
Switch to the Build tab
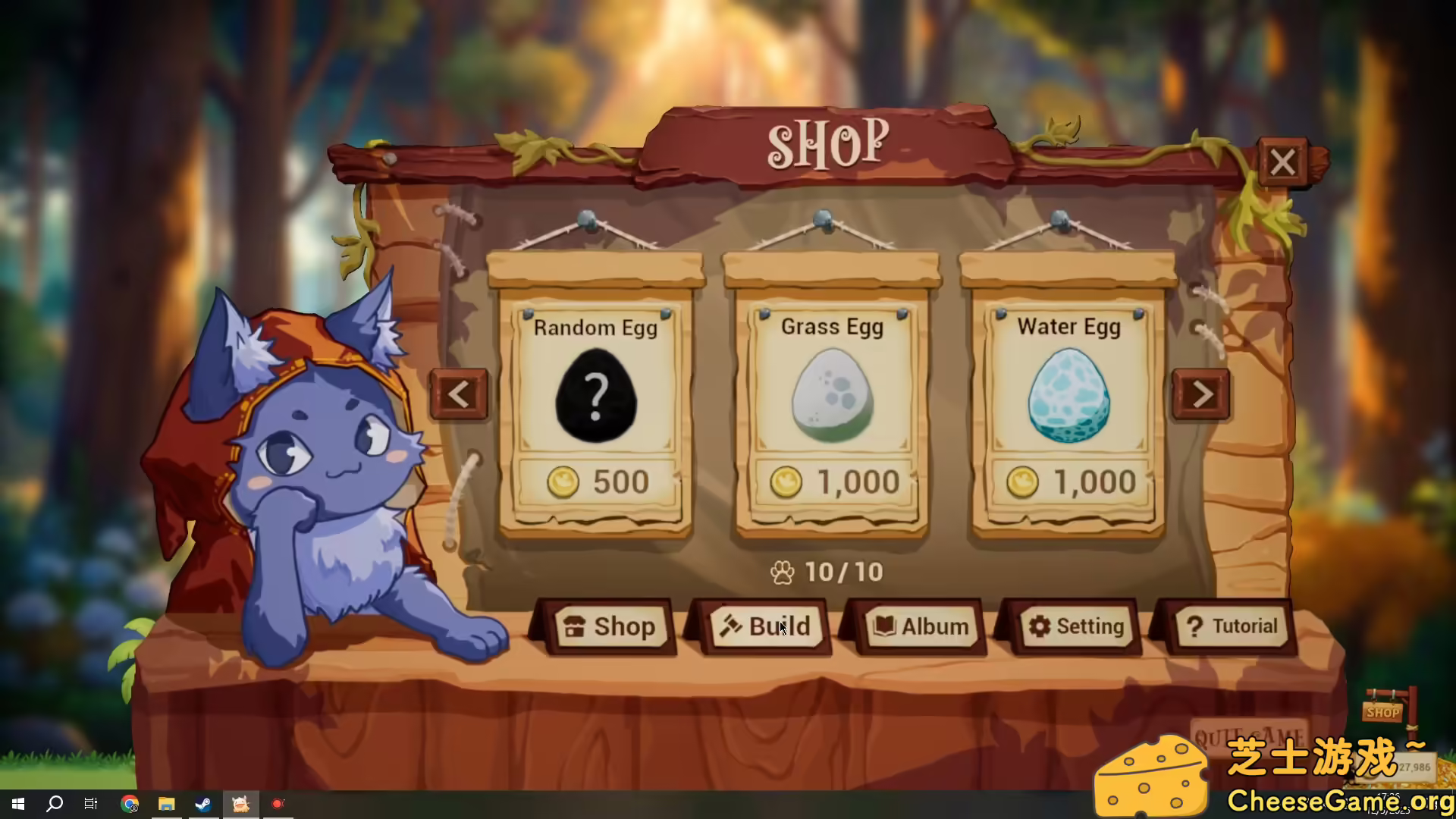point(766,626)
